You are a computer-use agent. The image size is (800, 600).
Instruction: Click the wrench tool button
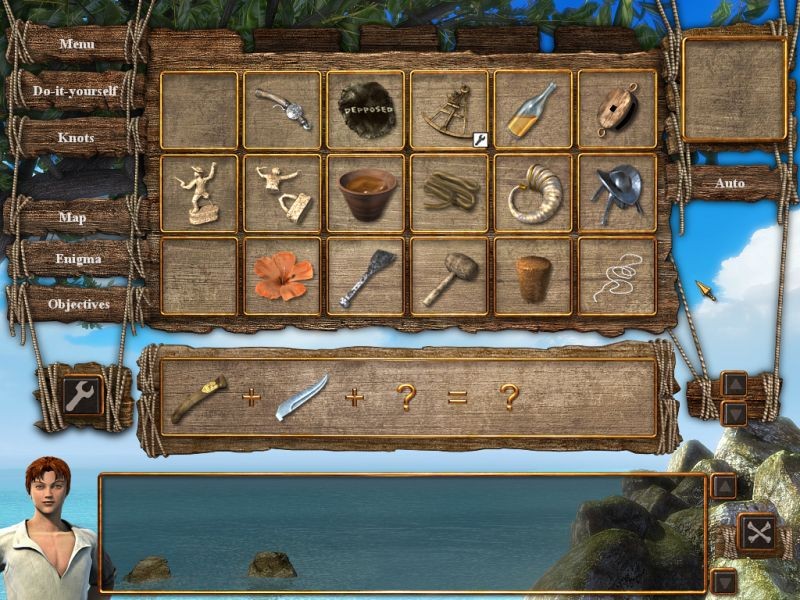[81, 394]
